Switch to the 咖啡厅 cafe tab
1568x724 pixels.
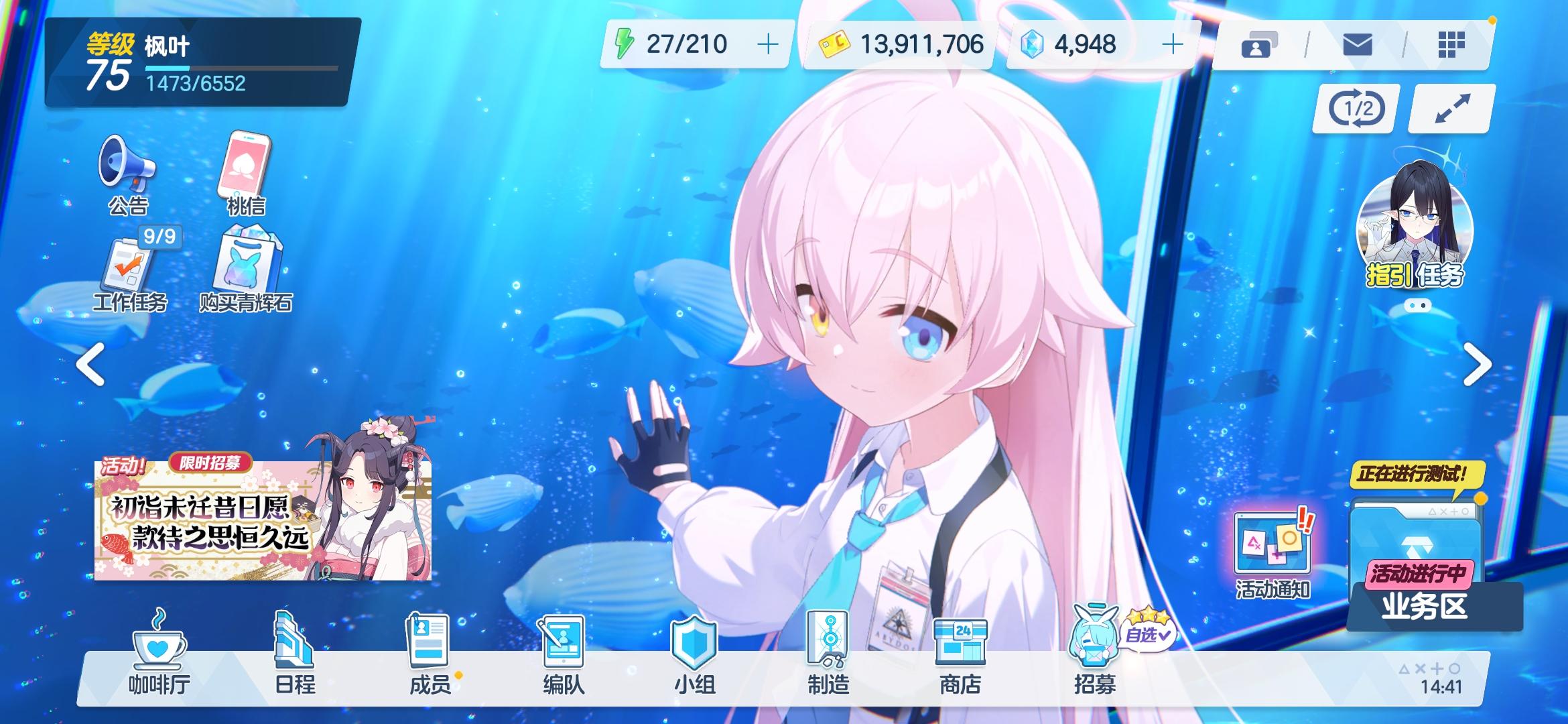pyautogui.click(x=158, y=654)
